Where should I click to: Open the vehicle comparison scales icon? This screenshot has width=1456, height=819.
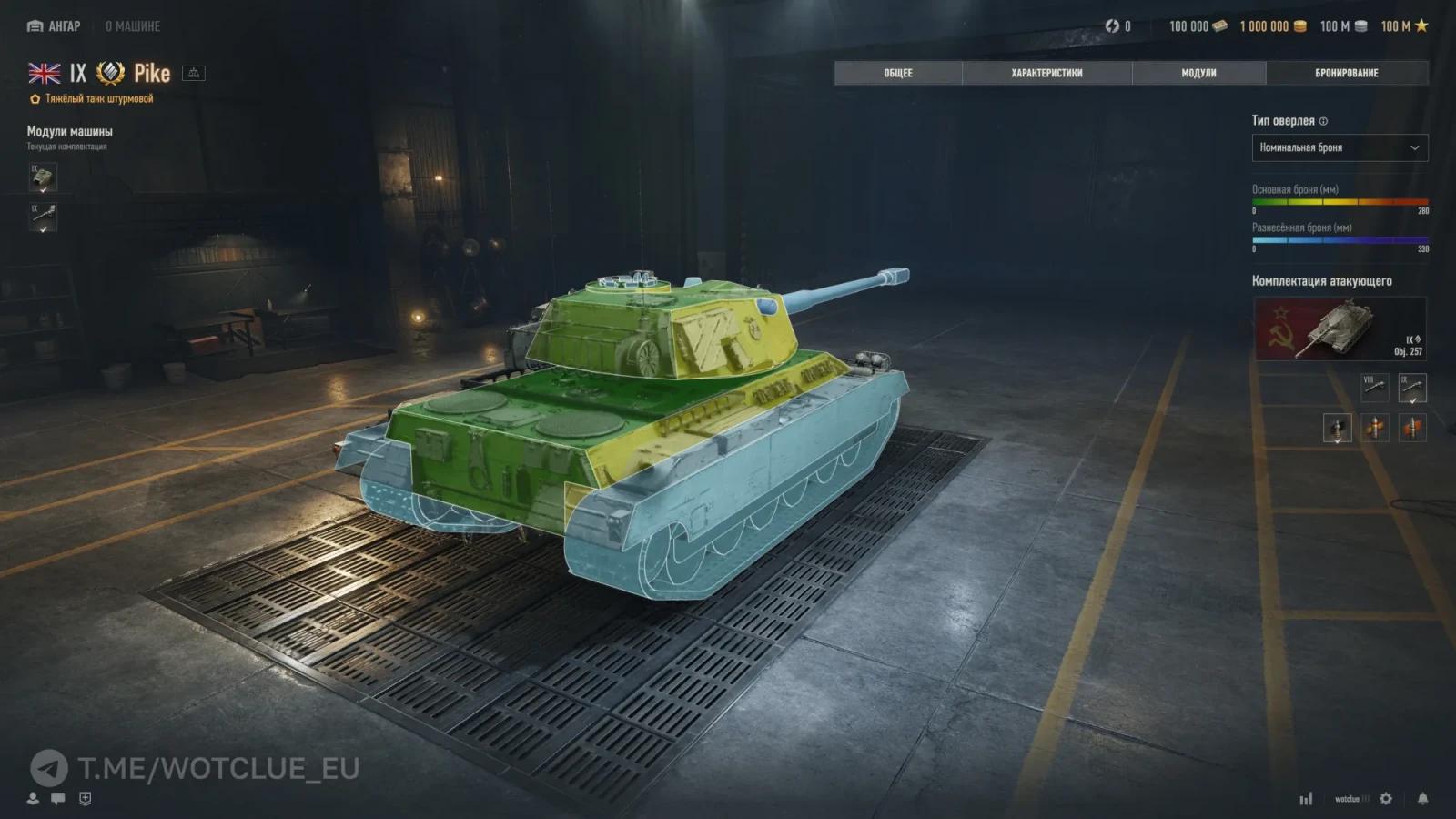point(194,73)
